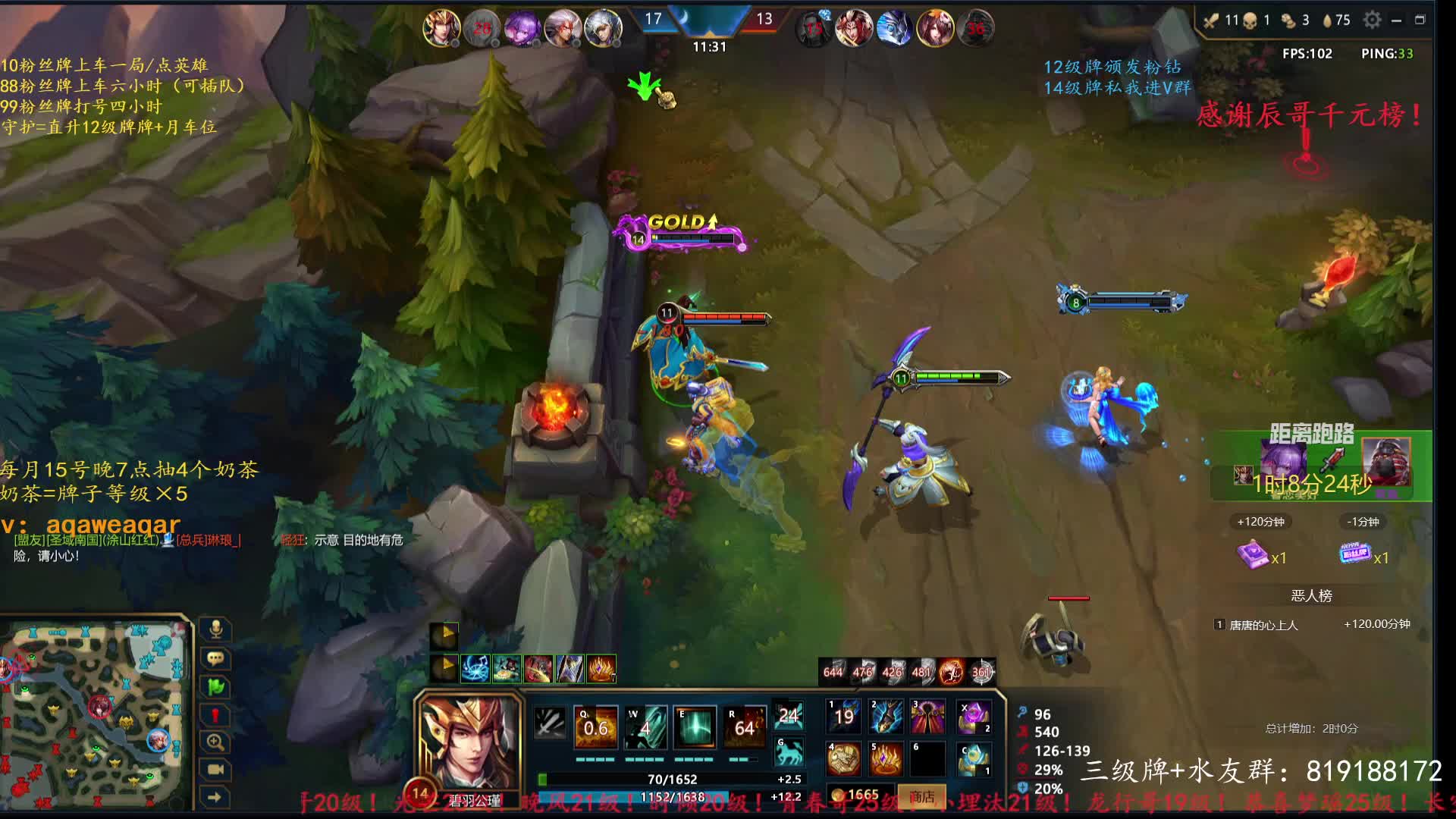Image resolution: width=1456 pixels, height=819 pixels.
Task: Minimize the game window
Action: tap(1396, 20)
